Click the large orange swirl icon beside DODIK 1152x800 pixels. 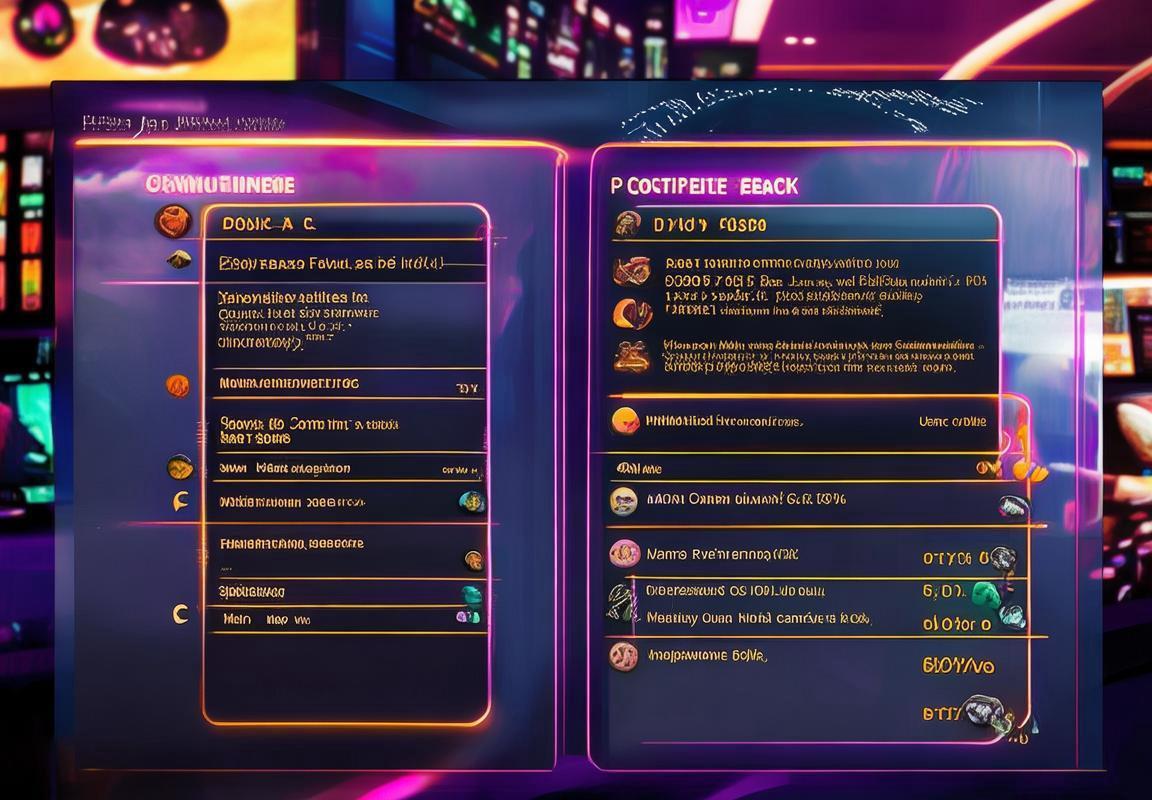pyautogui.click(x=173, y=221)
